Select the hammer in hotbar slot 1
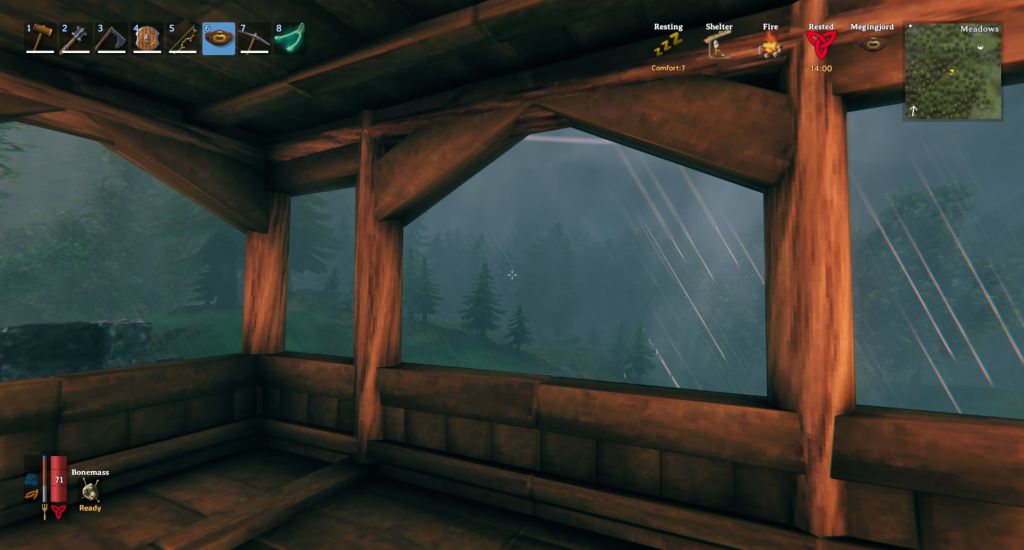 tap(40, 38)
